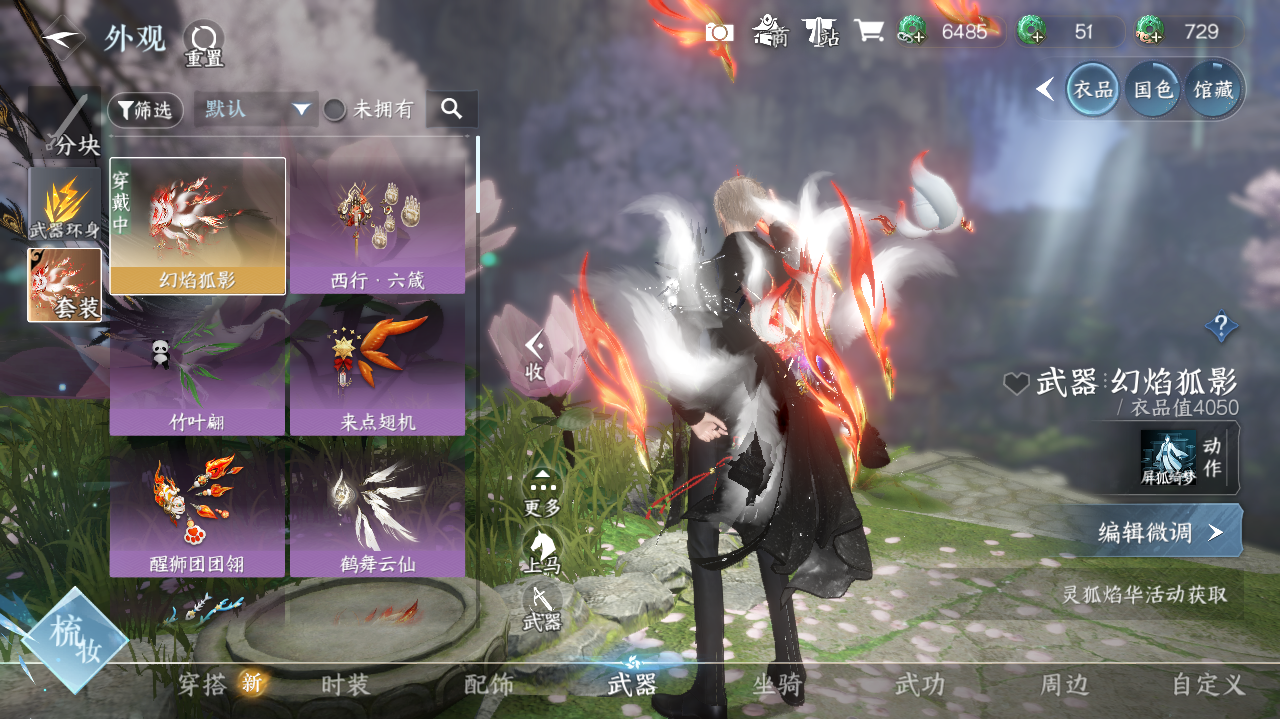The height and width of the screenshot is (719, 1280).
Task: Switch to the 自定义 custom tab
Action: pos(1208,685)
